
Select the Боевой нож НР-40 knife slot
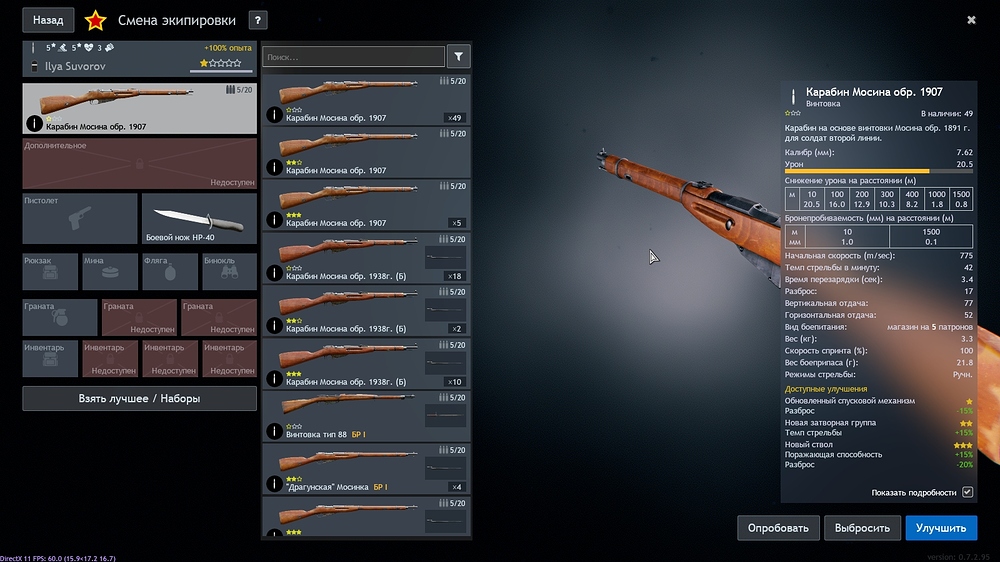pos(199,218)
